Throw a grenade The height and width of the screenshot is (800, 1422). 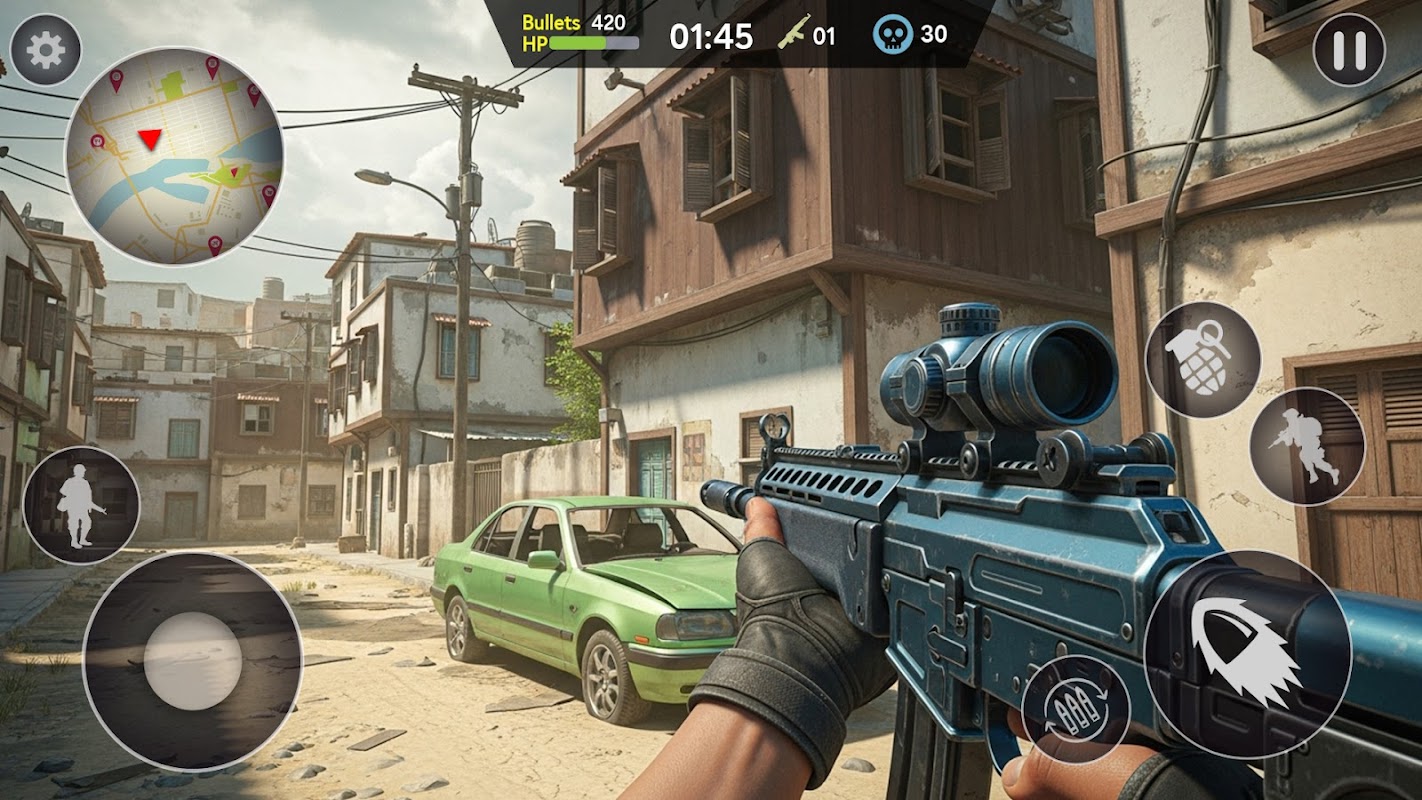pos(1202,360)
